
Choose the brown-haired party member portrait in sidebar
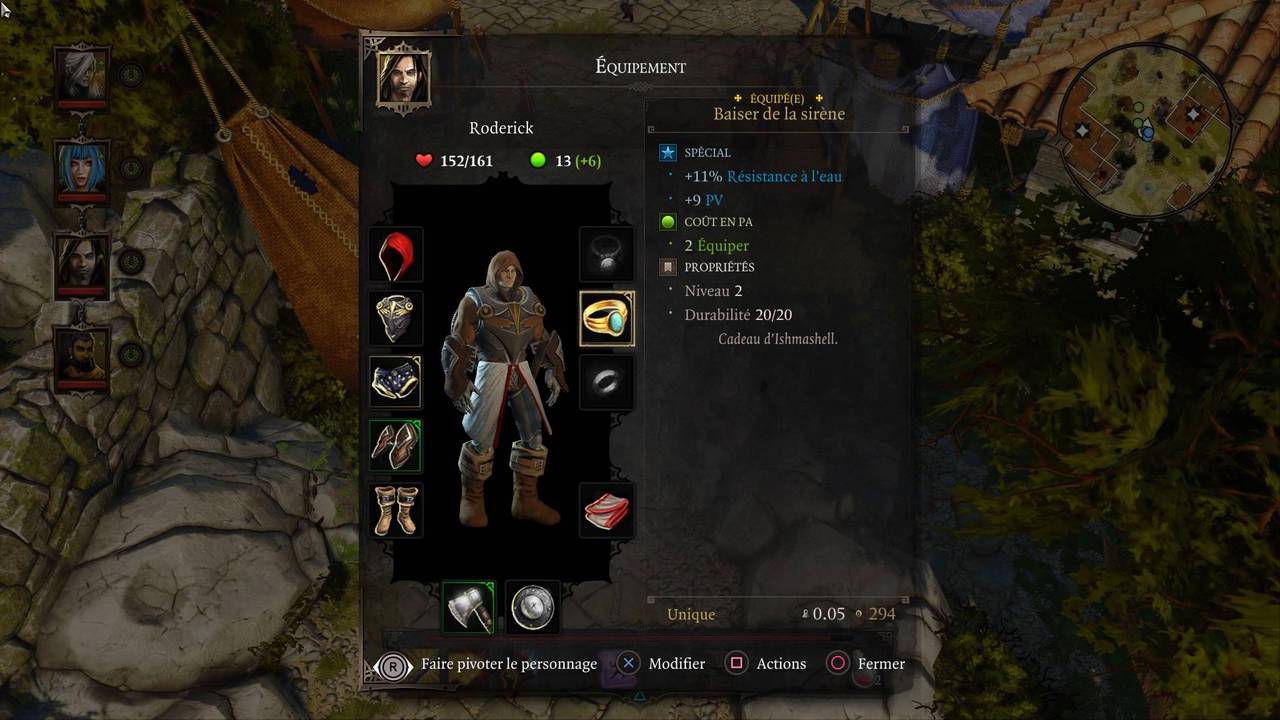point(81,262)
